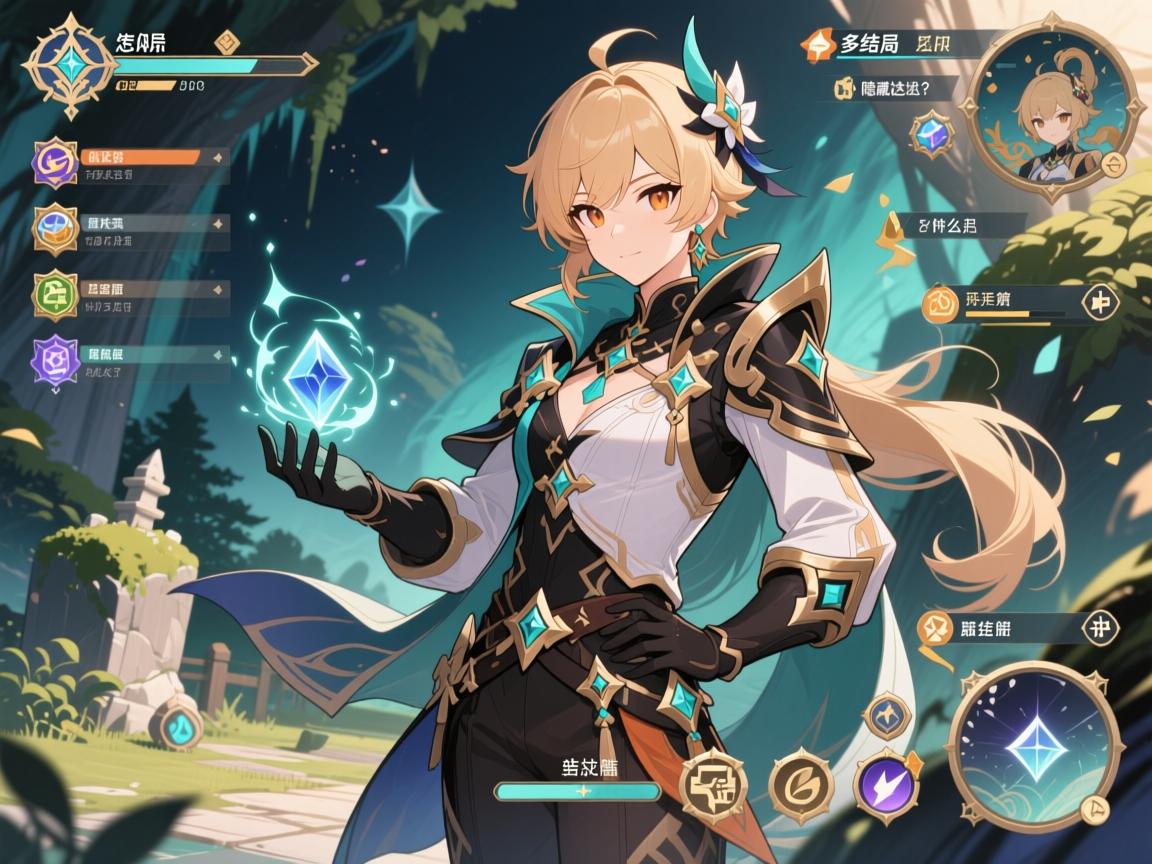Open the 多结局 header with orange icon
This screenshot has height=864, width=1152.
820,43
